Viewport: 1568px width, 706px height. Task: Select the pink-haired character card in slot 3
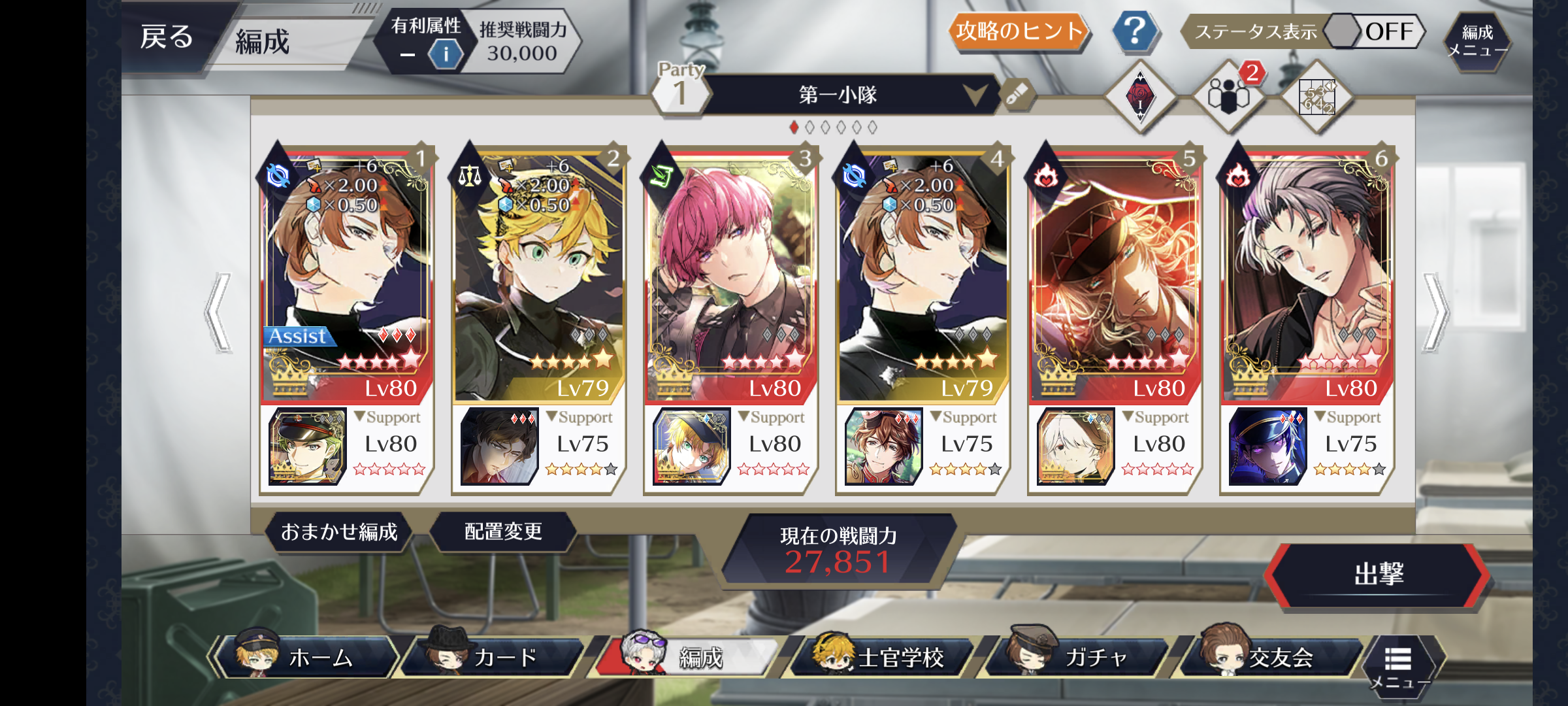(730, 275)
